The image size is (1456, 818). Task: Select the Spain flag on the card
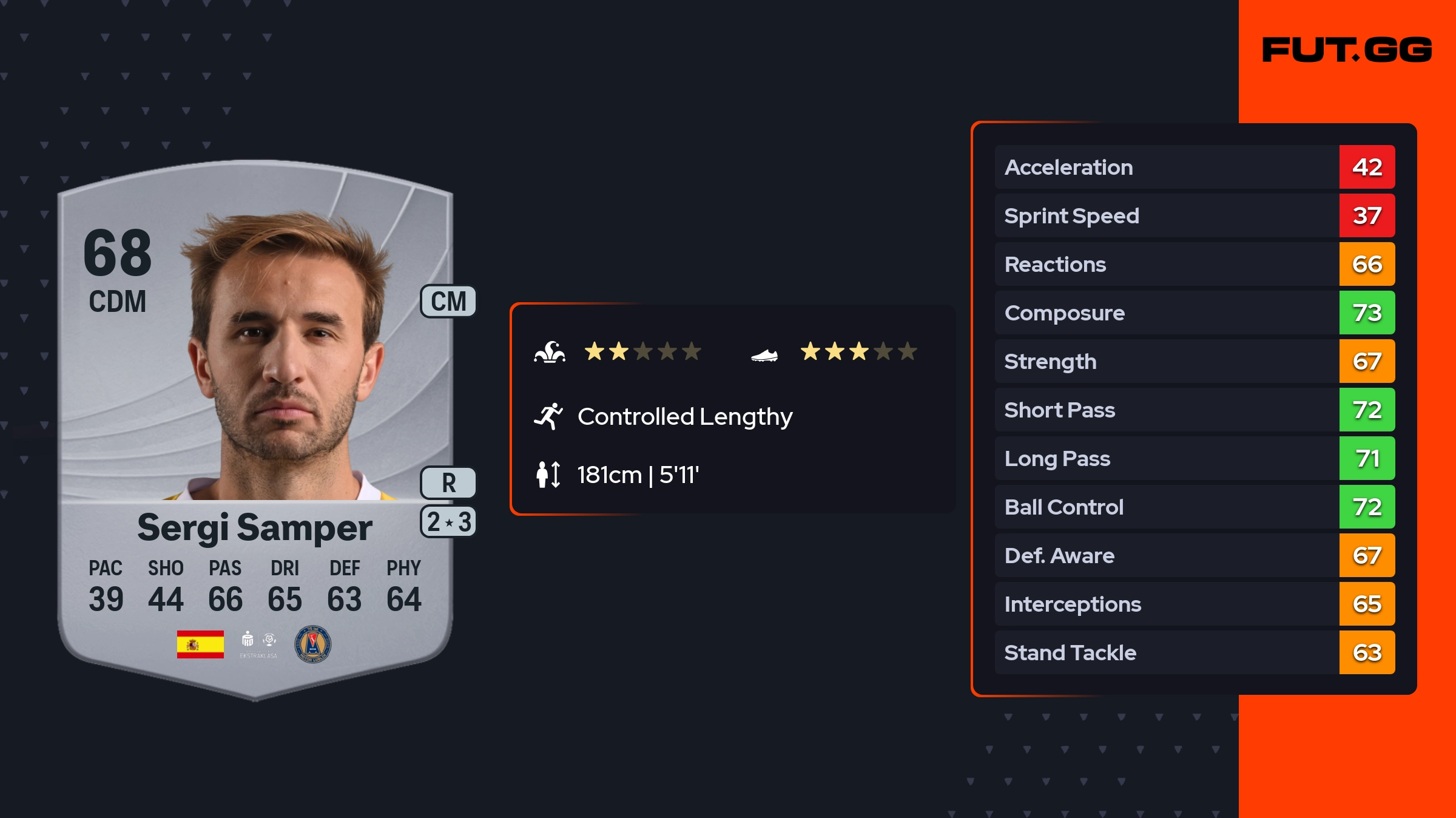(200, 644)
